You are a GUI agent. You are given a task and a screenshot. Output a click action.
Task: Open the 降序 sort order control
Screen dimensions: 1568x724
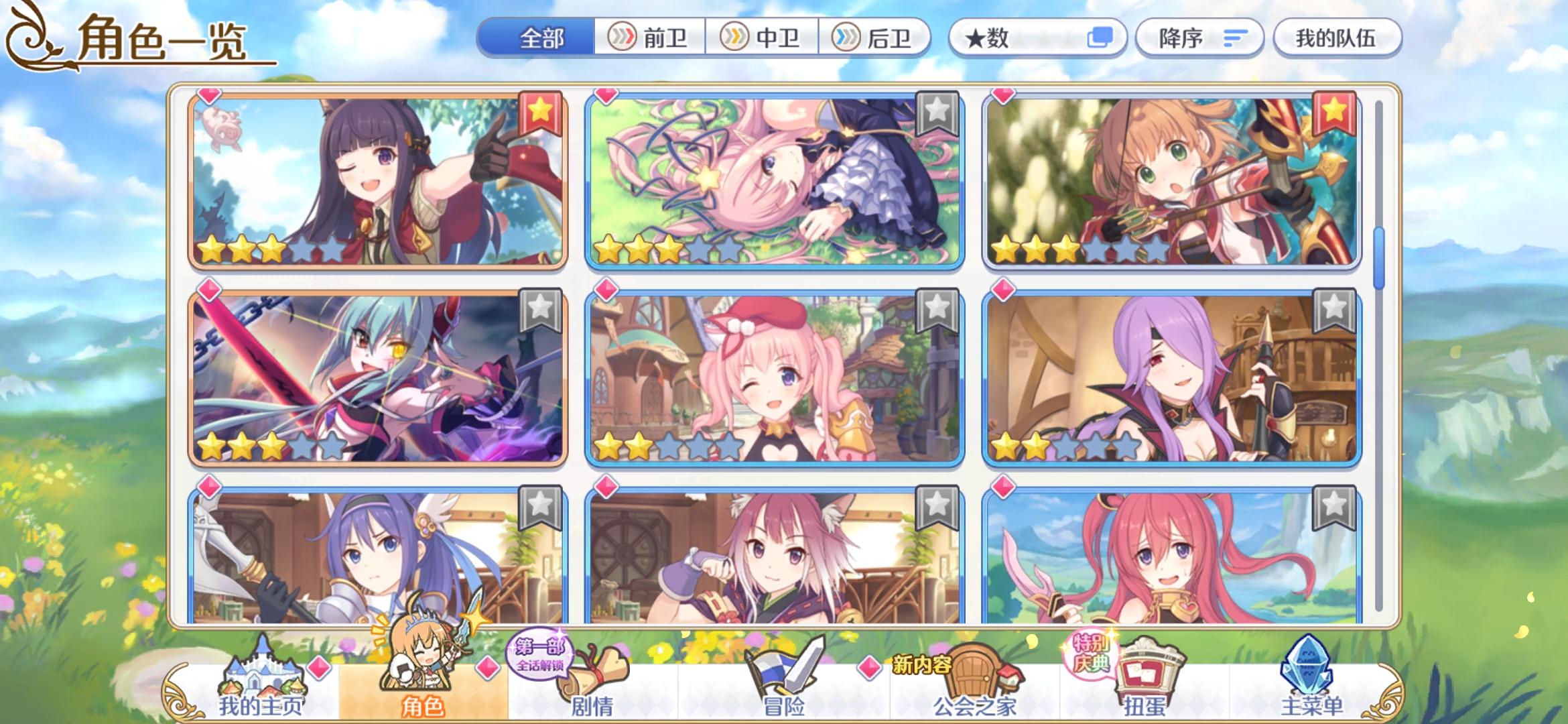[1198, 38]
